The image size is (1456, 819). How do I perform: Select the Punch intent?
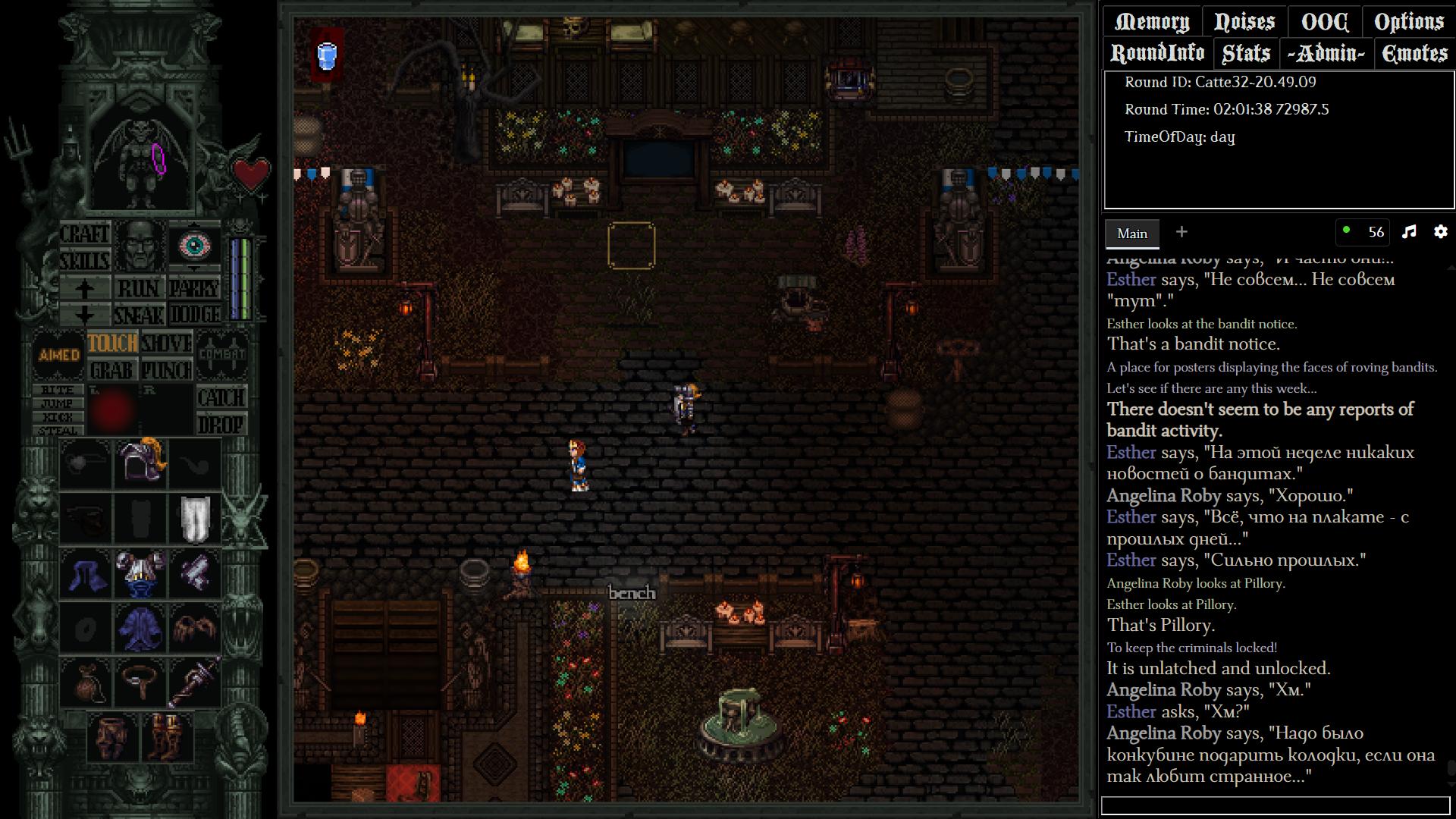(167, 370)
